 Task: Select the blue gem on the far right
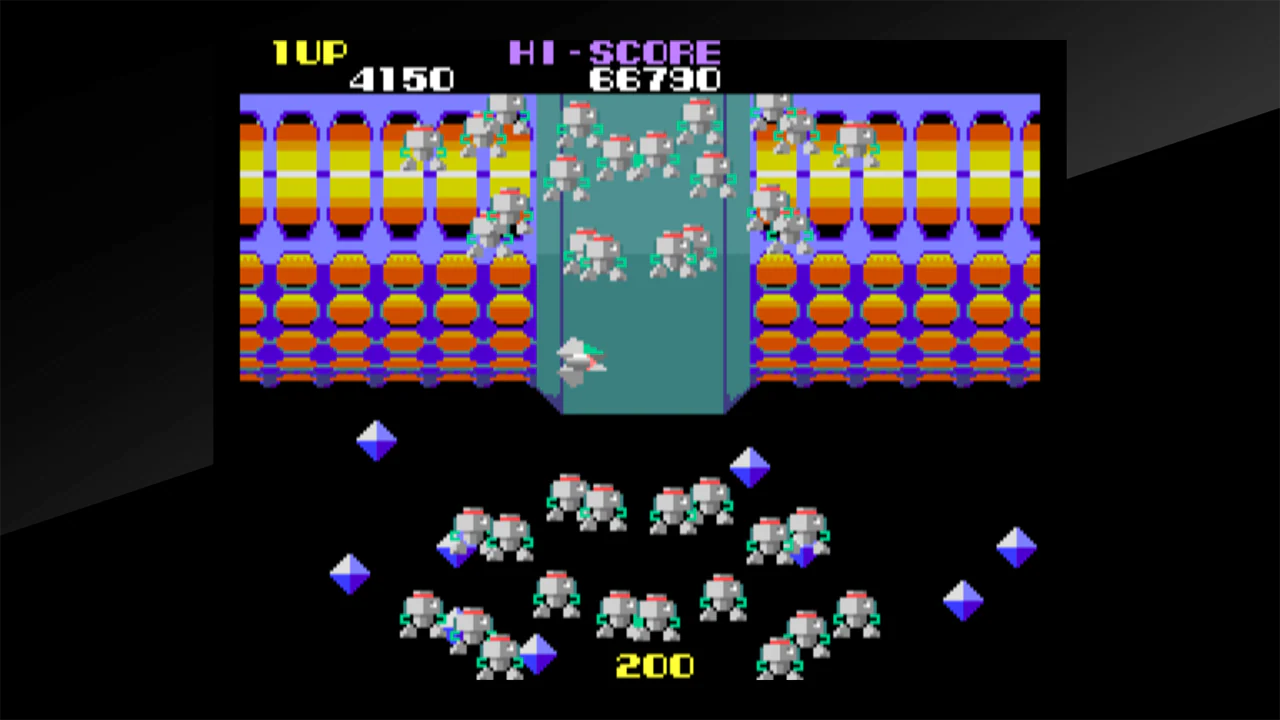(x=1018, y=545)
